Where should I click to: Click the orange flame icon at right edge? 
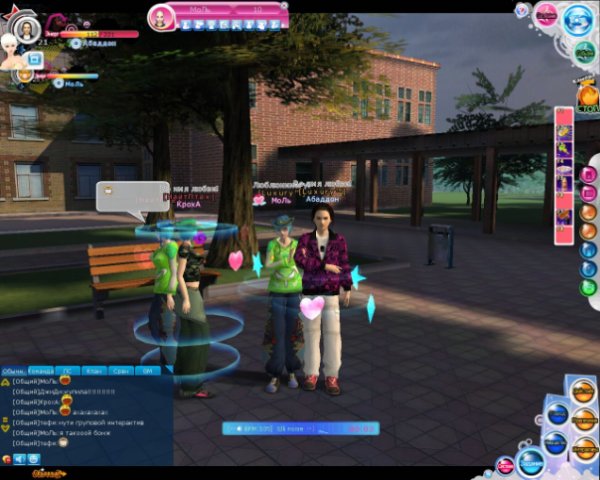[587, 97]
